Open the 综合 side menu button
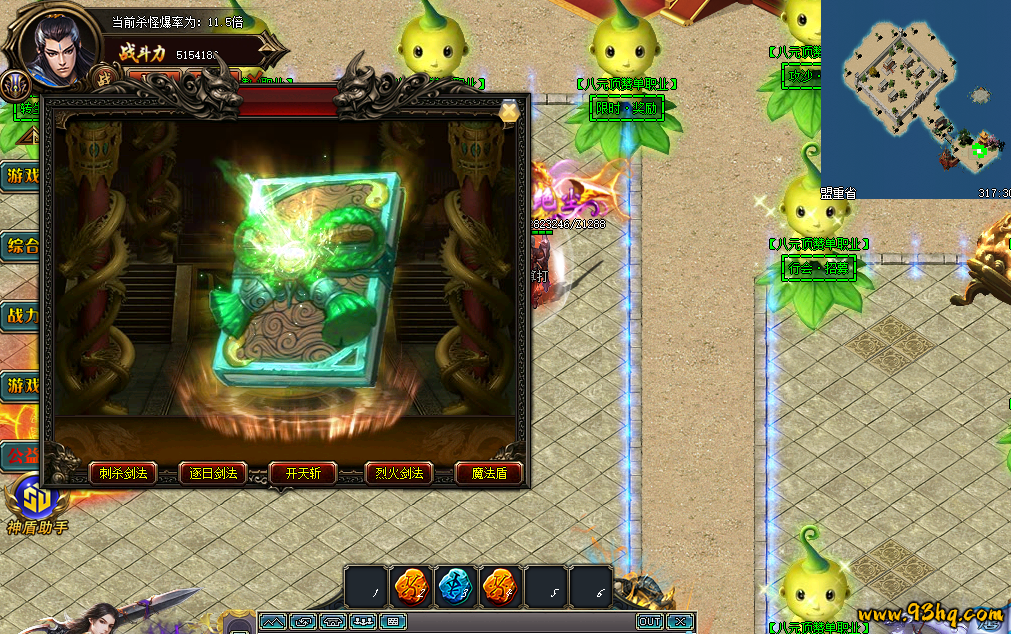The image size is (1011, 634). (20, 246)
